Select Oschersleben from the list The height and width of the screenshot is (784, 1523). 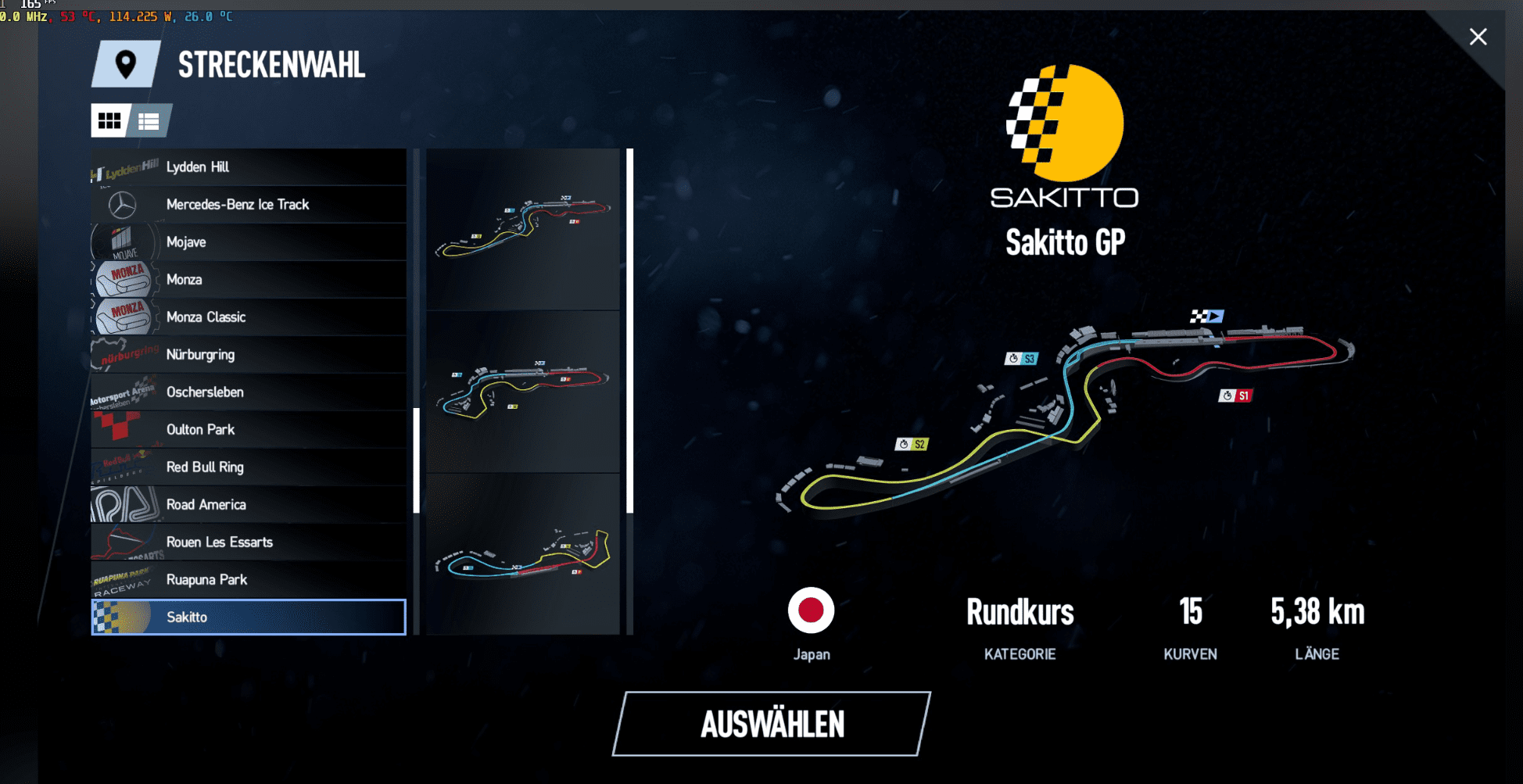point(249,392)
